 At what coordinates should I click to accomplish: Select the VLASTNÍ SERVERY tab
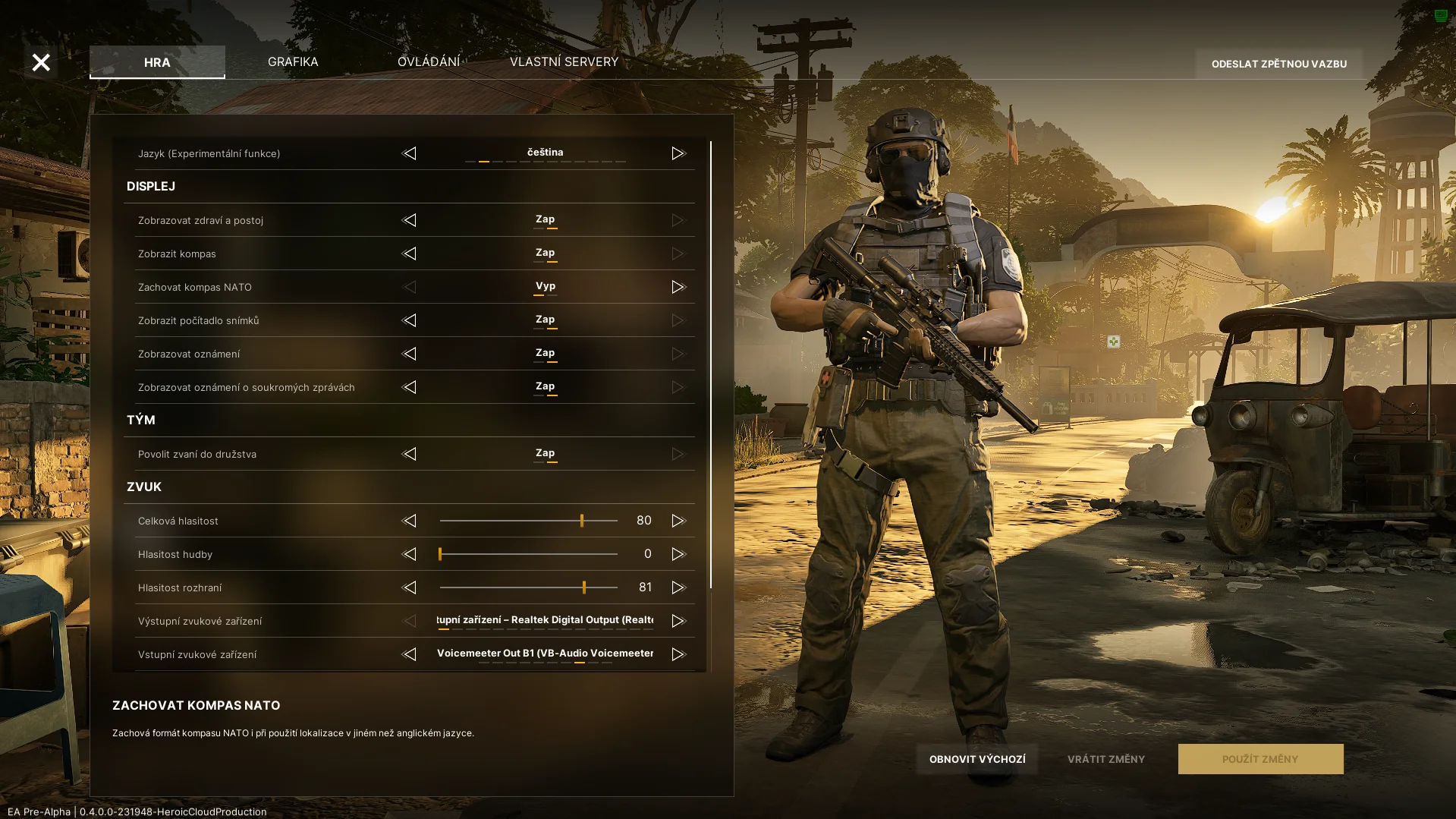pos(564,62)
